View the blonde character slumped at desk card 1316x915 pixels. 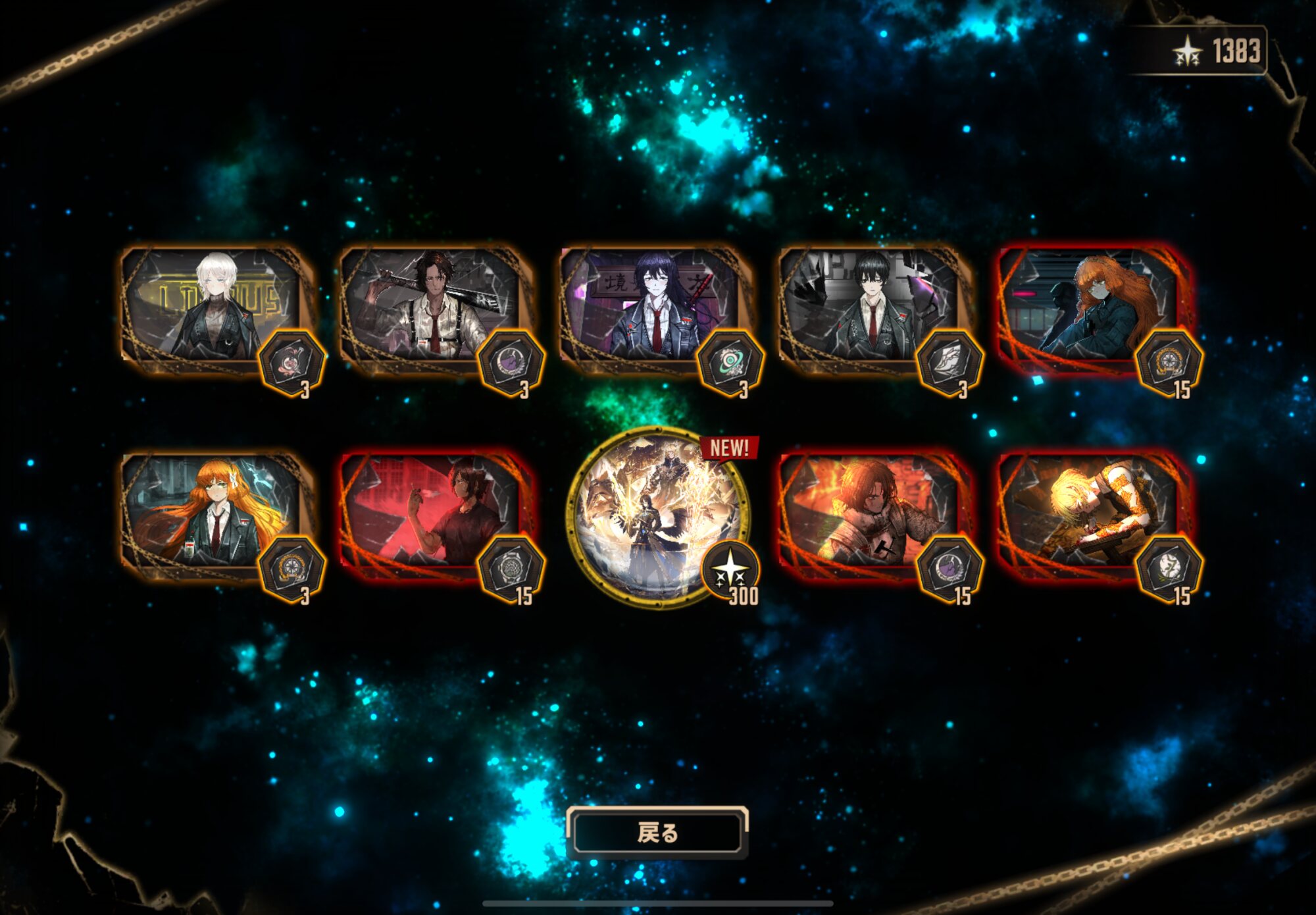click(1093, 515)
